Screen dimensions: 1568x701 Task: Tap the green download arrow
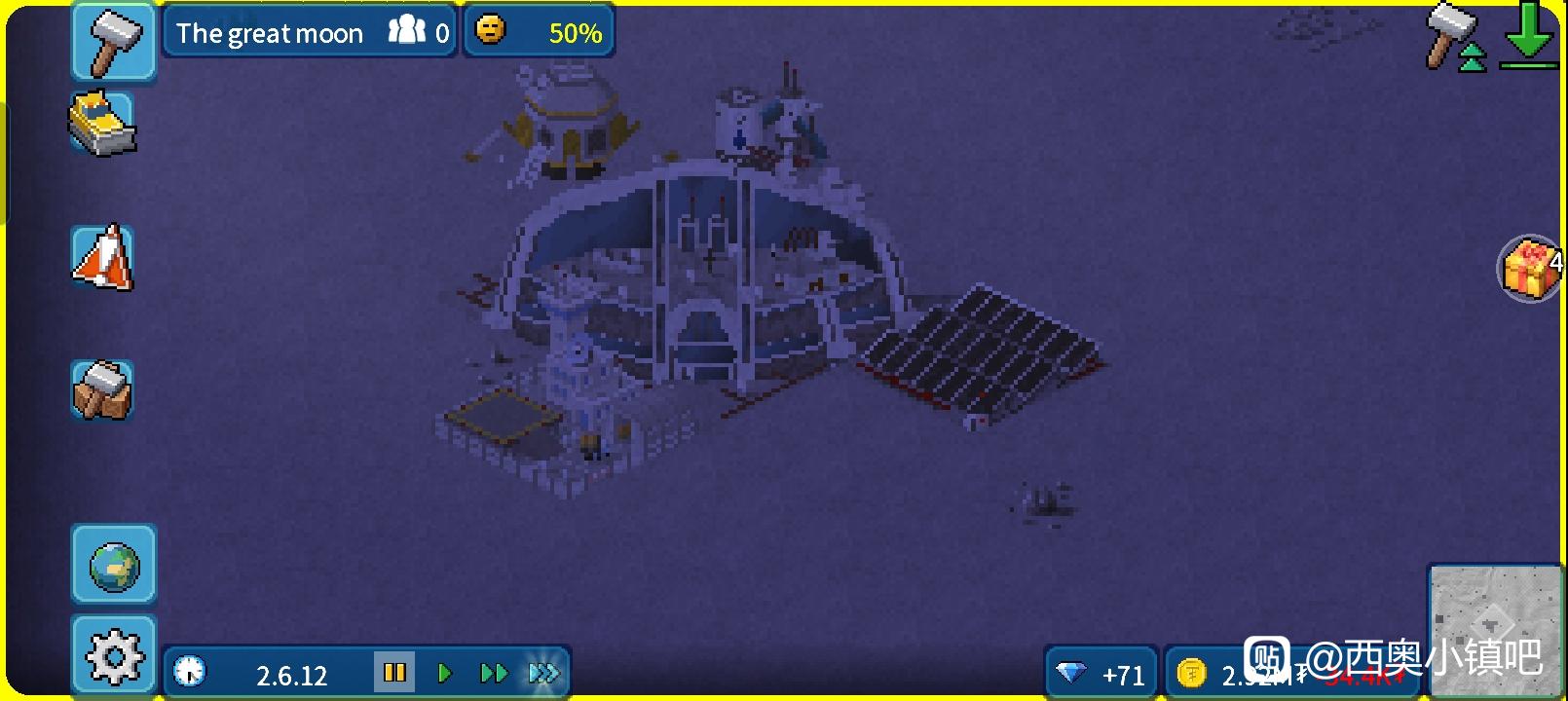pos(1528,37)
